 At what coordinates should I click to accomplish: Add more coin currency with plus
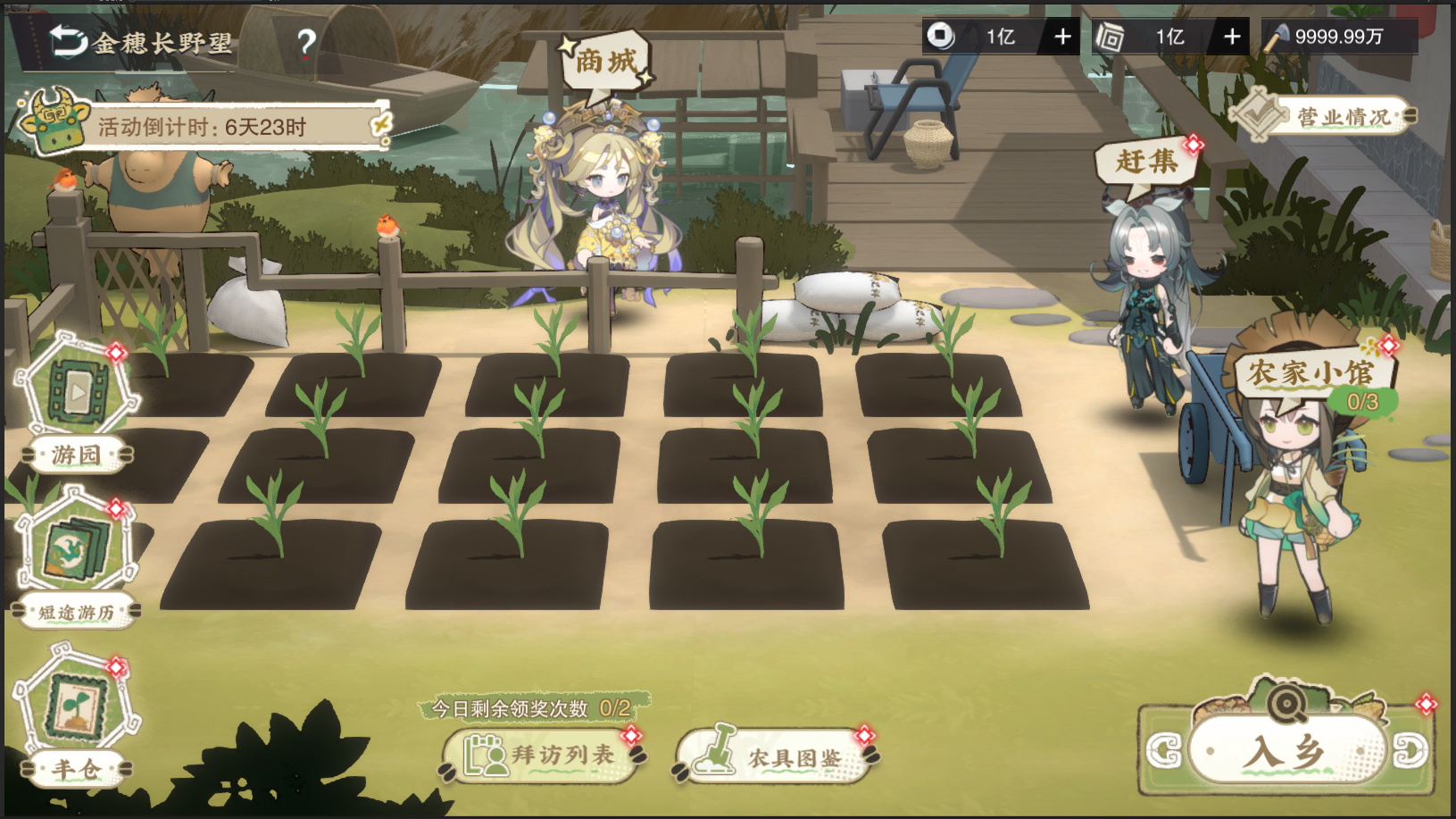point(1062,37)
